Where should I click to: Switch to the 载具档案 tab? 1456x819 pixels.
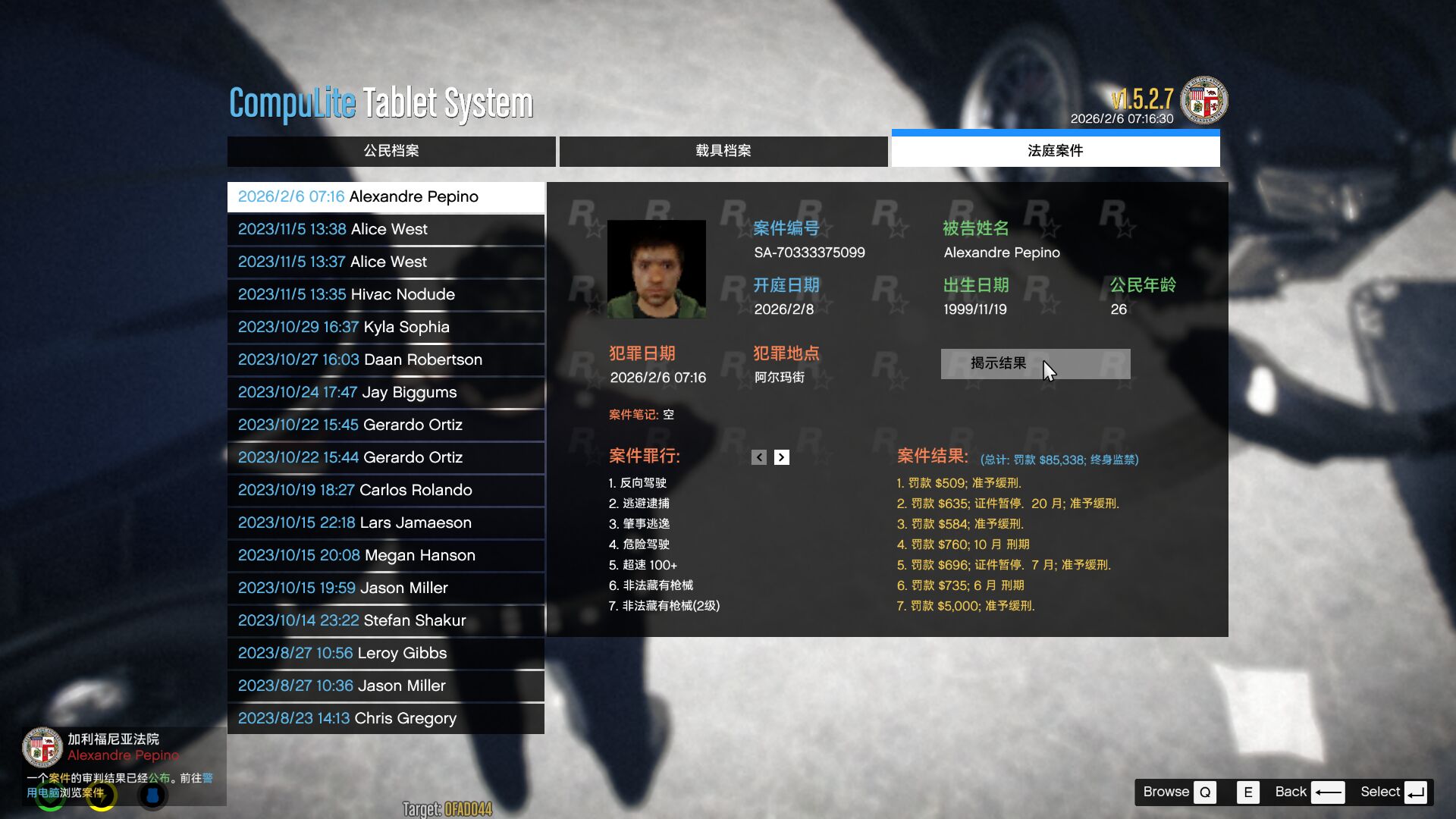coord(723,151)
